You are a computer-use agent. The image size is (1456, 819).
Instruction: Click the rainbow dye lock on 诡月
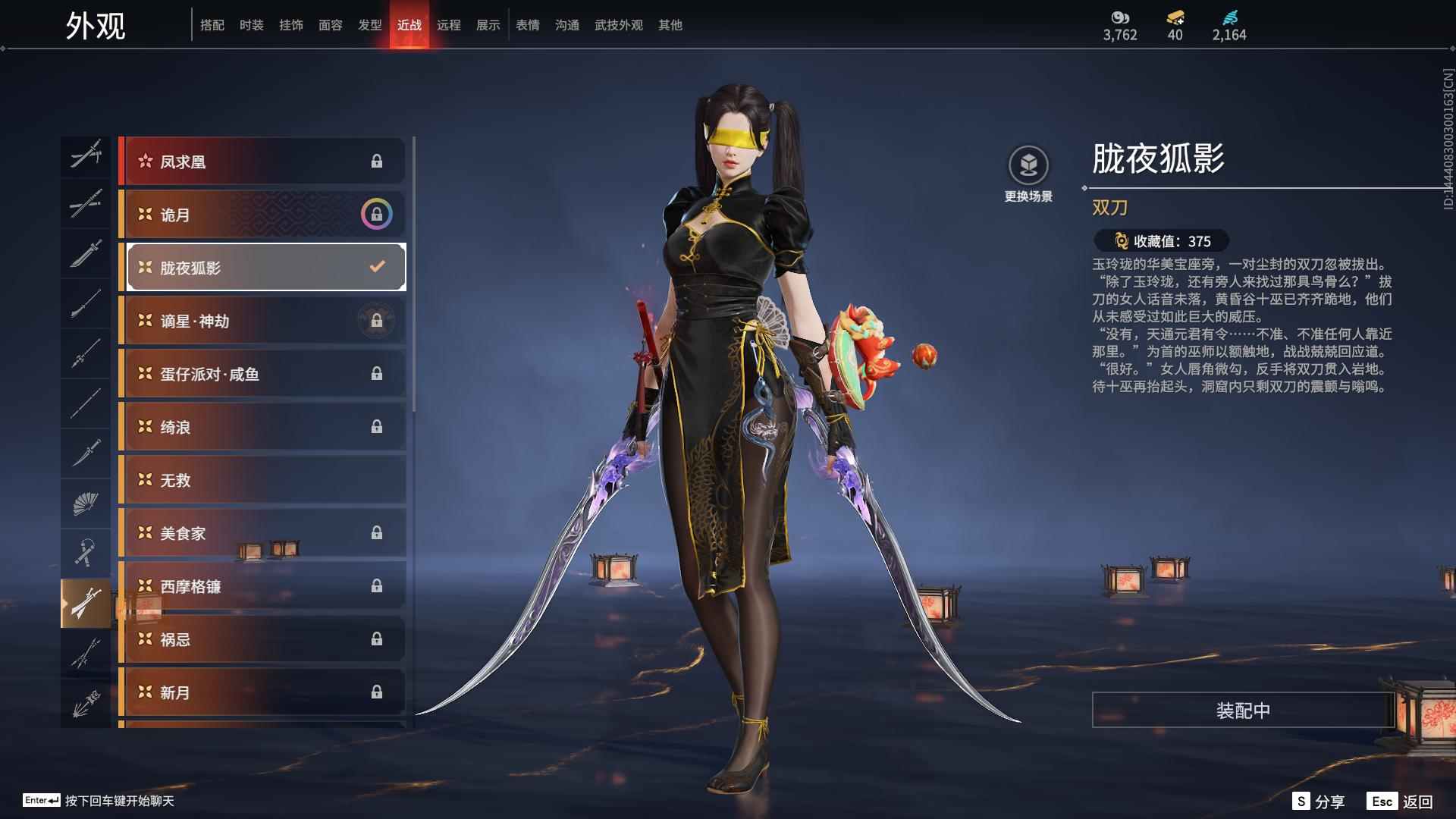[x=377, y=214]
